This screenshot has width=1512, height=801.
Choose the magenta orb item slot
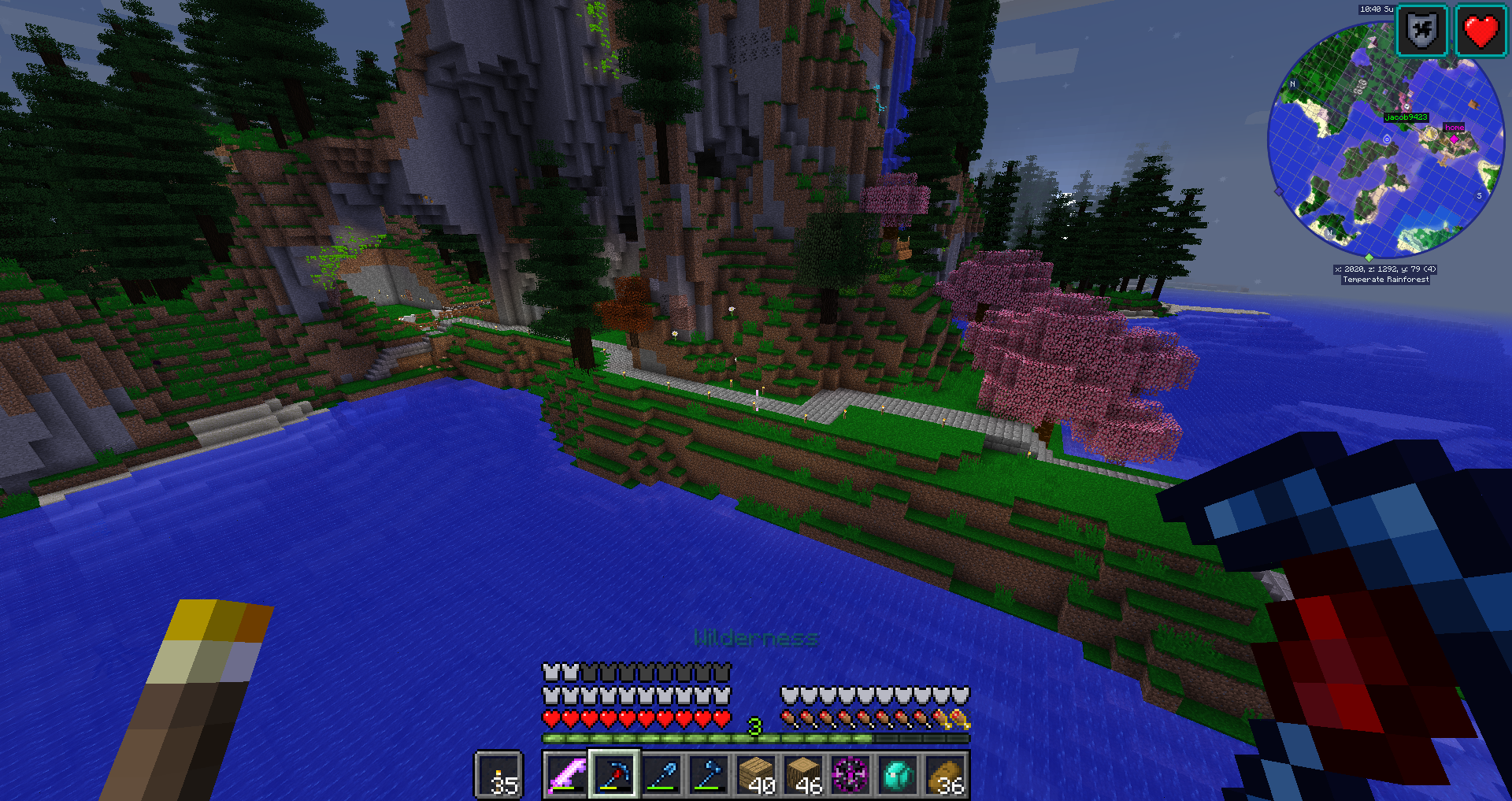pos(850,775)
